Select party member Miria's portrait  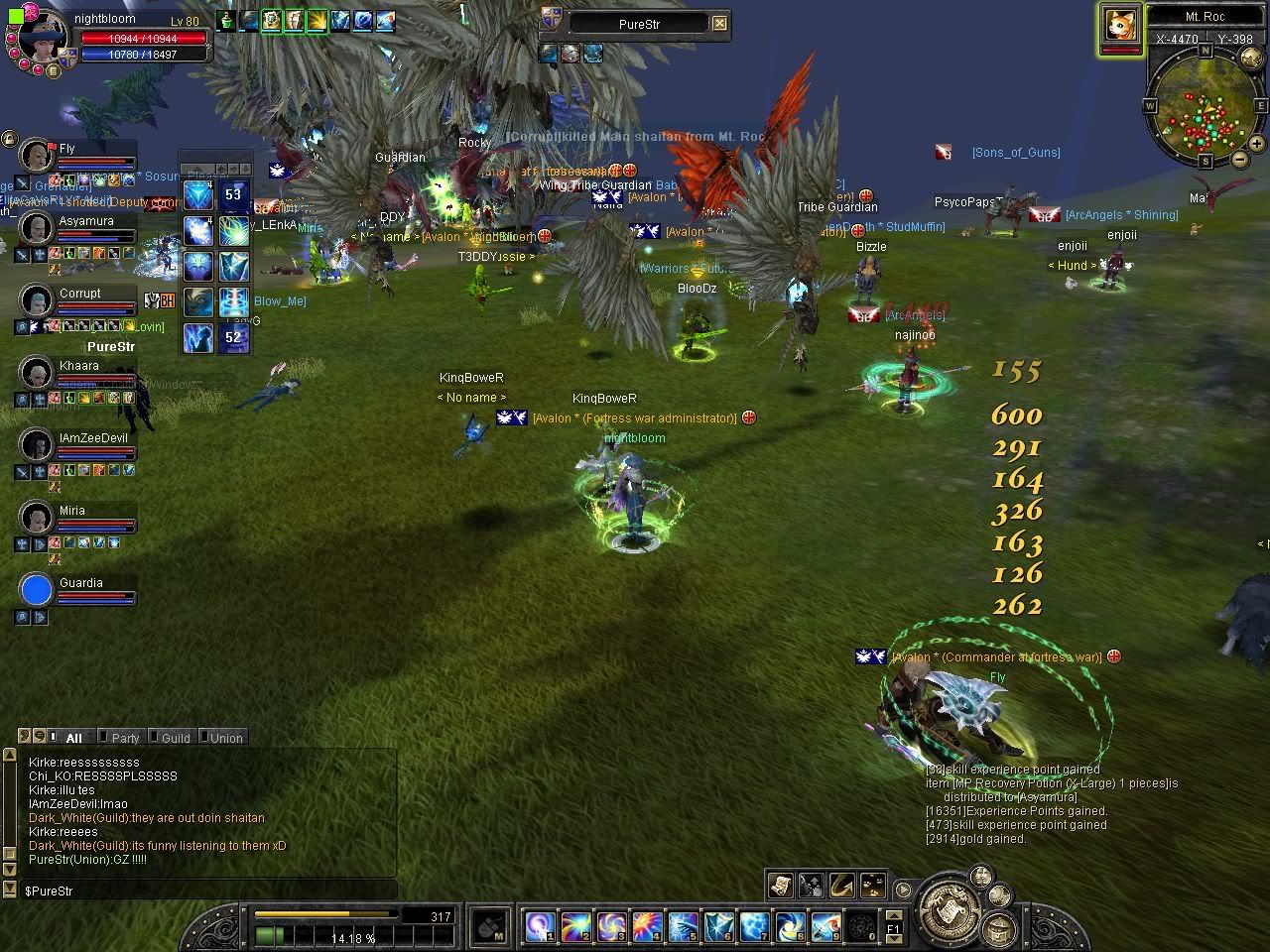[37, 518]
